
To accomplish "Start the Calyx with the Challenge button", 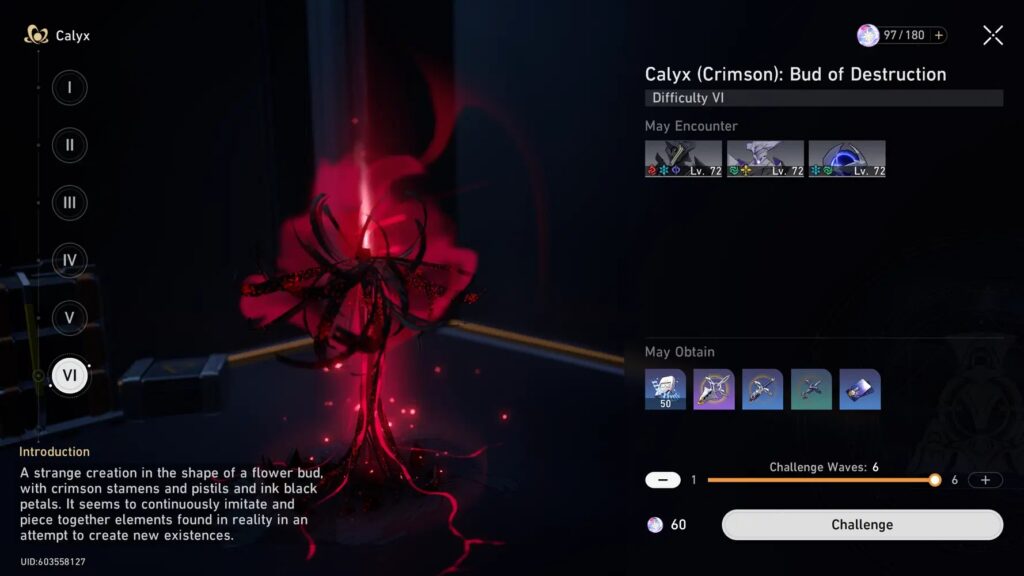I will (x=862, y=525).
